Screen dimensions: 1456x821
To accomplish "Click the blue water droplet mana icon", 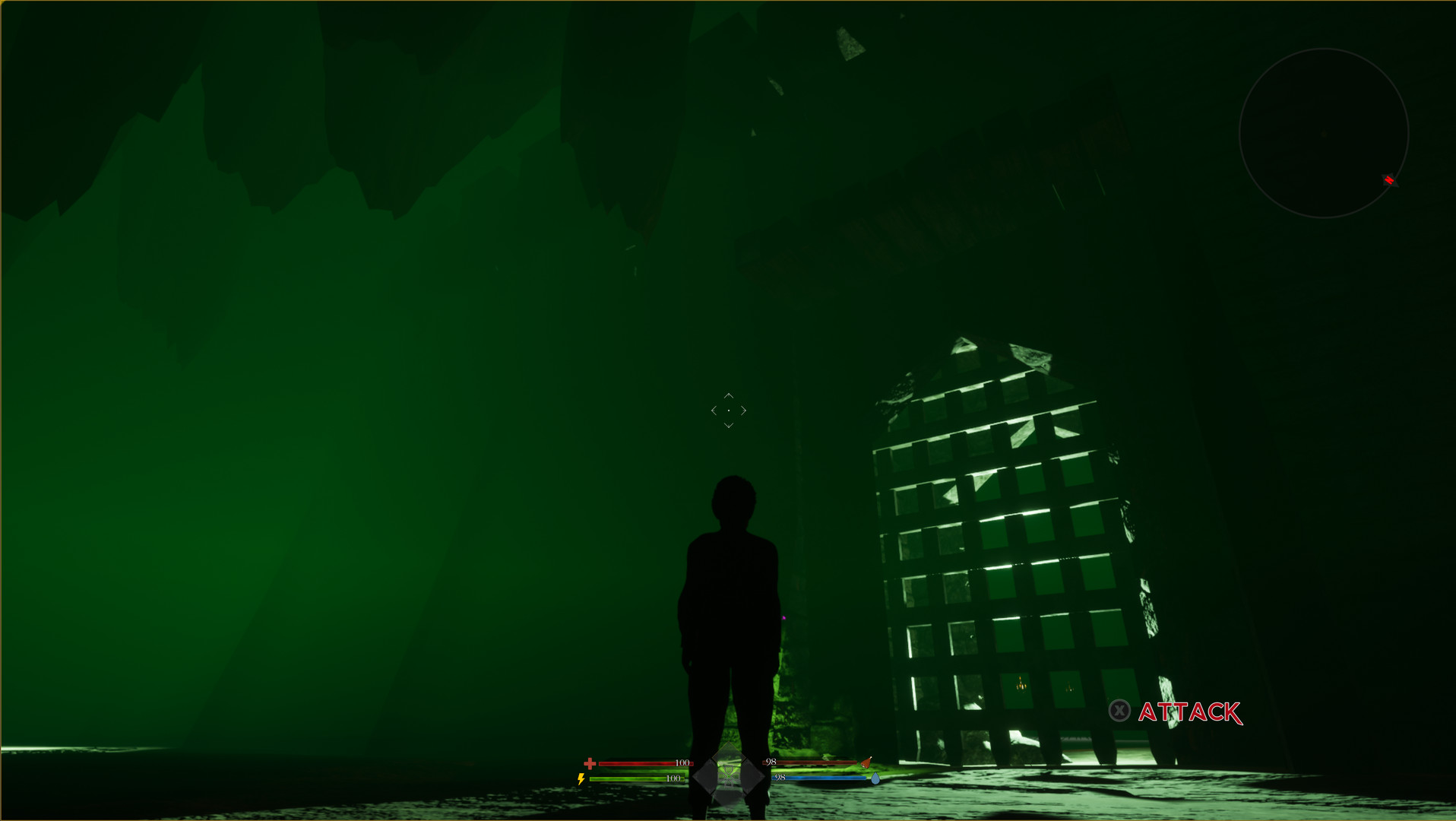I will 875,778.
